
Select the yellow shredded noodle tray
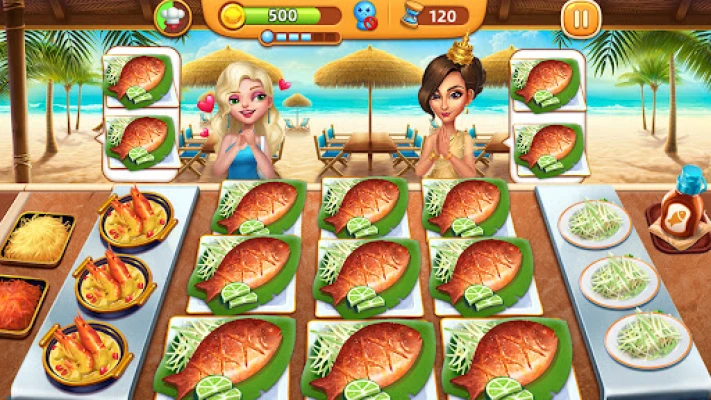pos(37,239)
